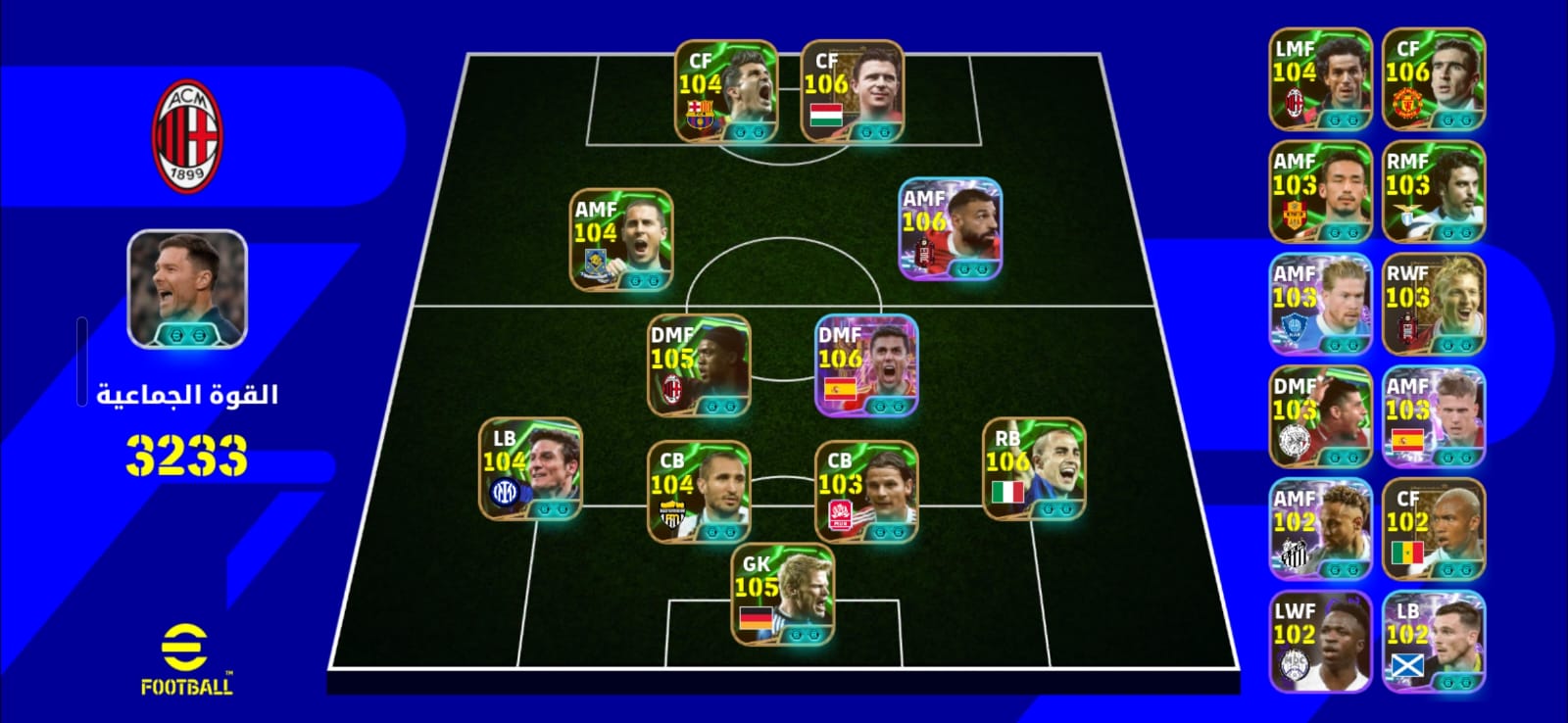1568x723 pixels.
Task: Choose the DMF 103 substitute card
Action: (x=1320, y=417)
